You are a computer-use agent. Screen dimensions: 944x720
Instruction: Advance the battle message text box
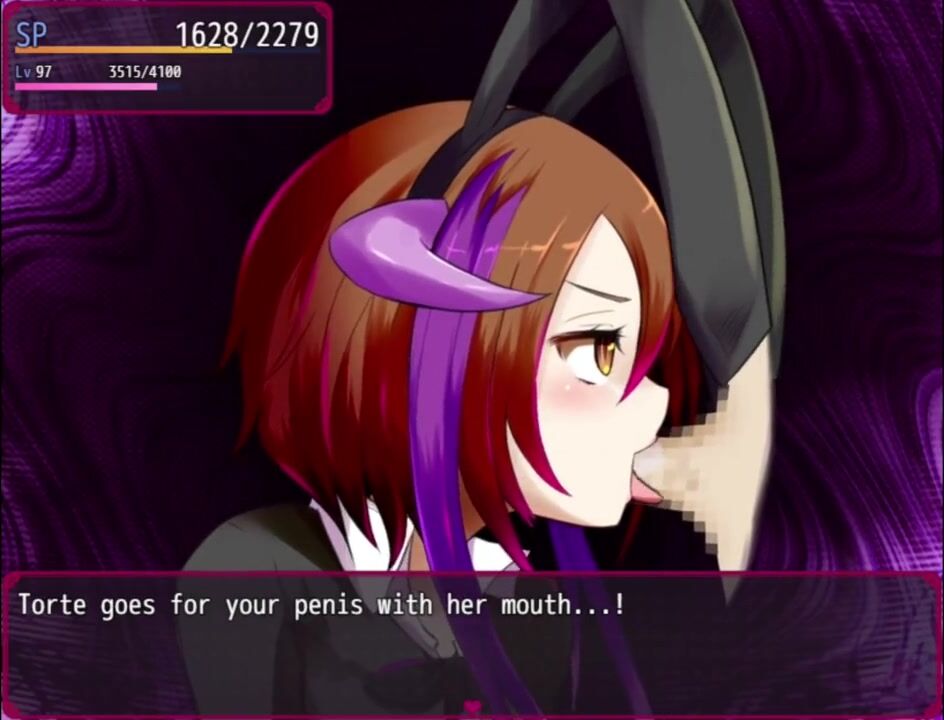[x=472, y=642]
